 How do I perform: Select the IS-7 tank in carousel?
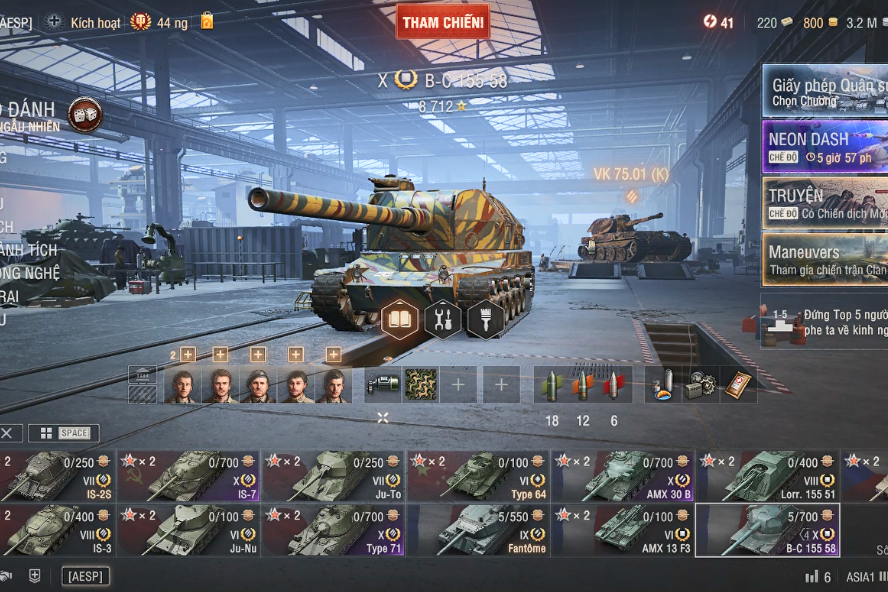click(188, 475)
